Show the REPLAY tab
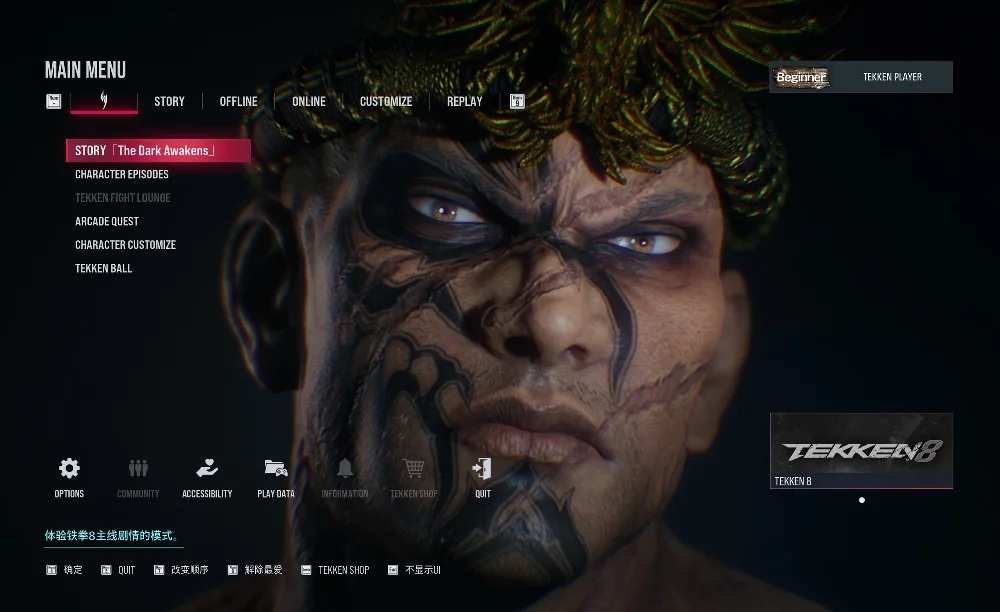Screen dimensions: 1000x612 464,101
